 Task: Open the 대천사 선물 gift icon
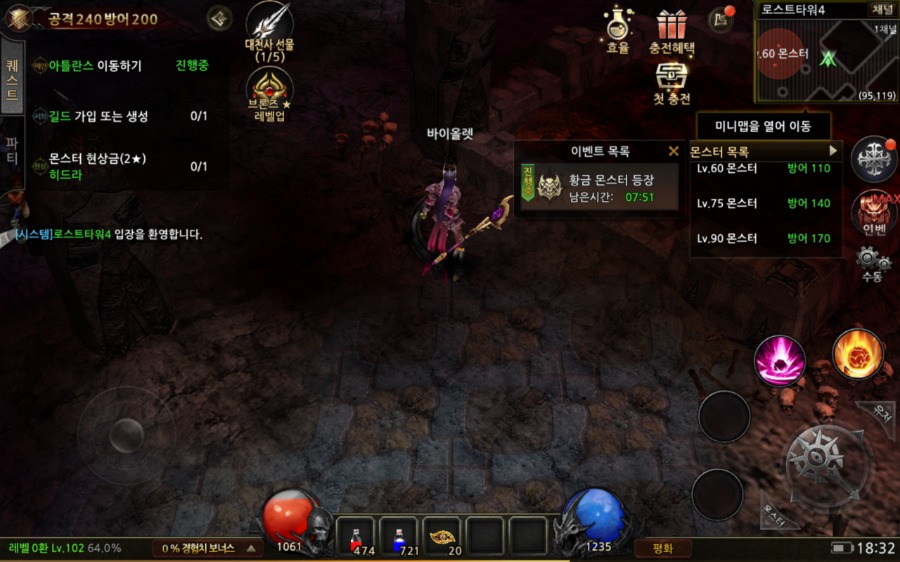[x=268, y=30]
